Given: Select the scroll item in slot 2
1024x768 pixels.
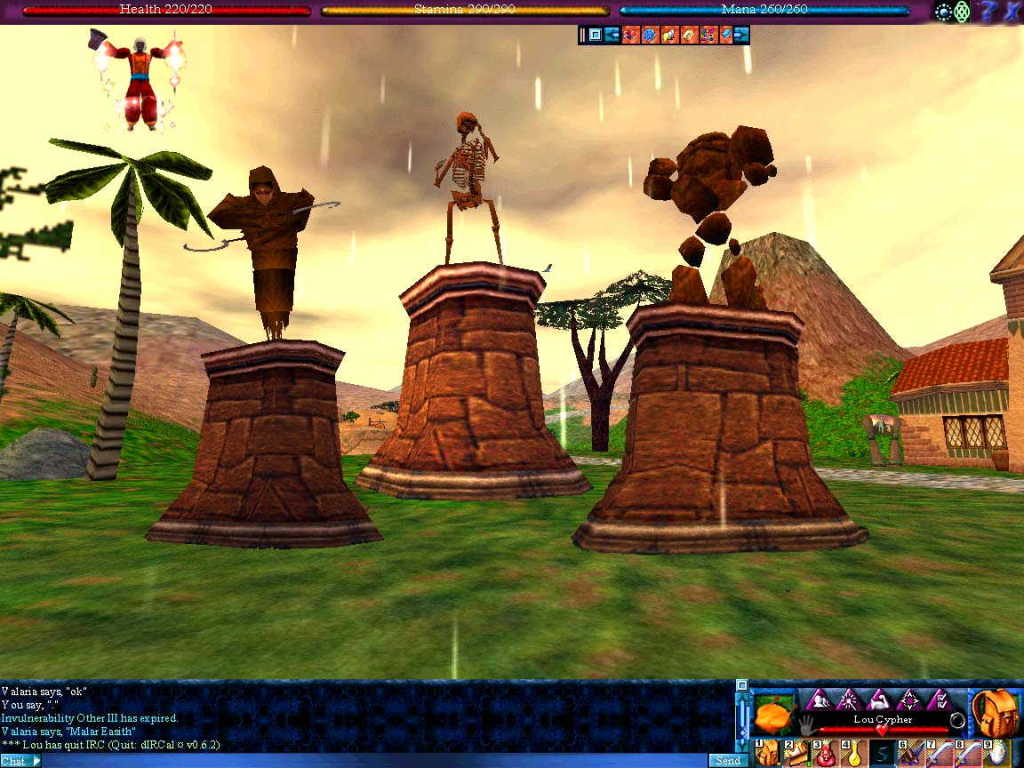Looking at the screenshot, I should tap(796, 753).
